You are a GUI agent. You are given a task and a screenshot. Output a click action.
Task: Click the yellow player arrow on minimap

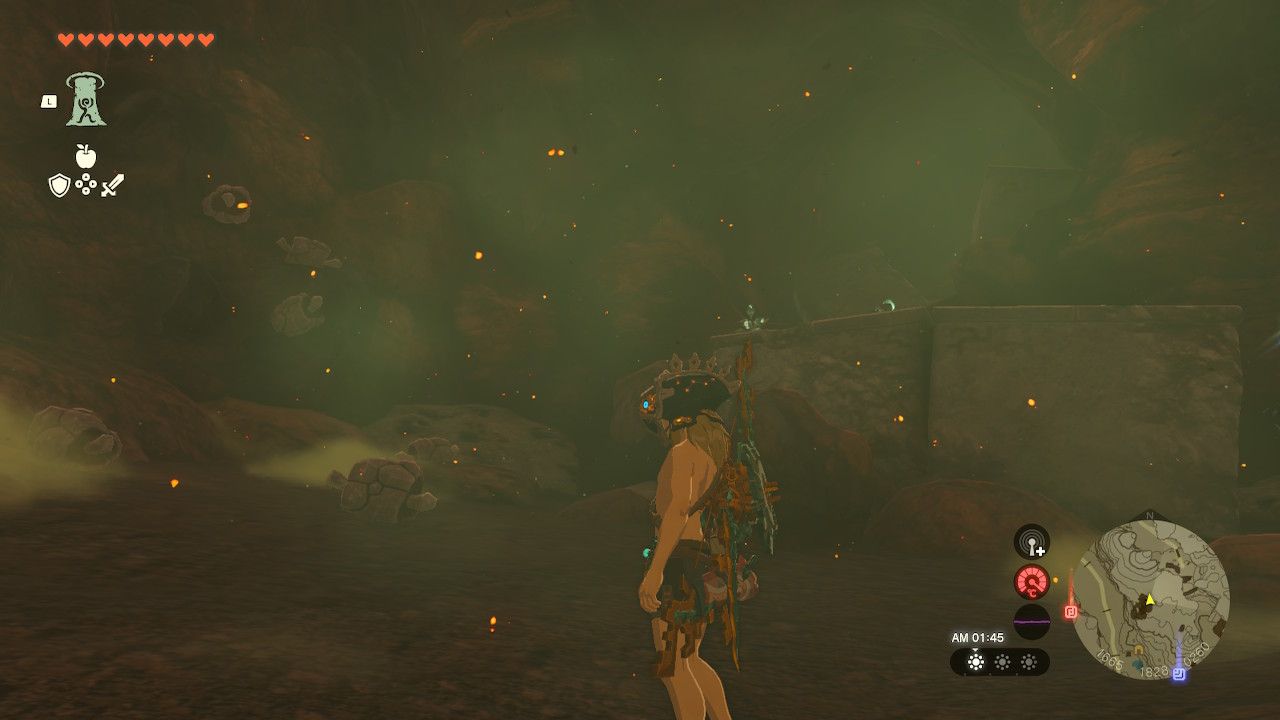click(x=1150, y=600)
